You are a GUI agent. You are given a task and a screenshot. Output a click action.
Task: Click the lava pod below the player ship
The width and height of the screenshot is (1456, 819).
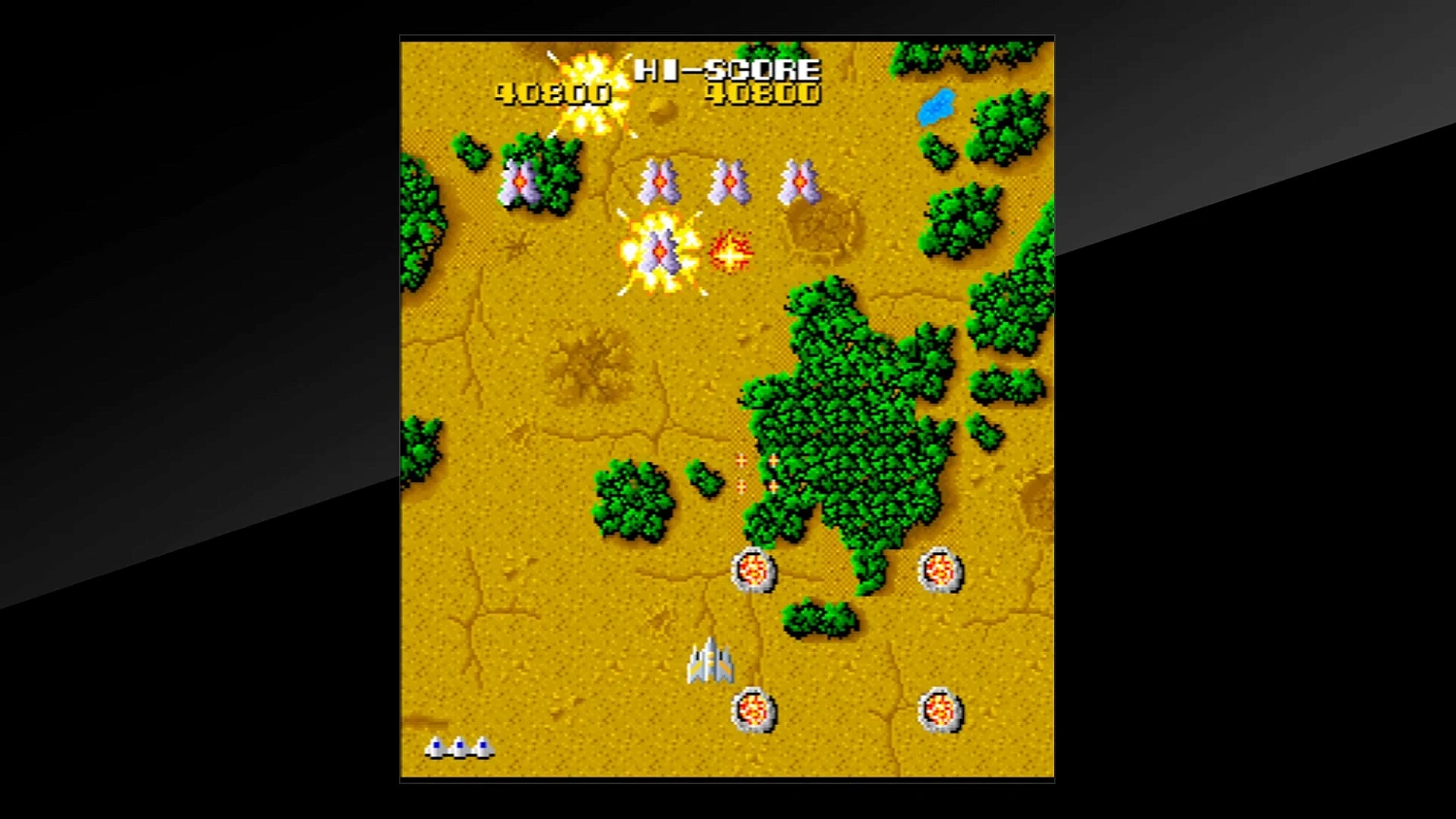[x=755, y=711]
